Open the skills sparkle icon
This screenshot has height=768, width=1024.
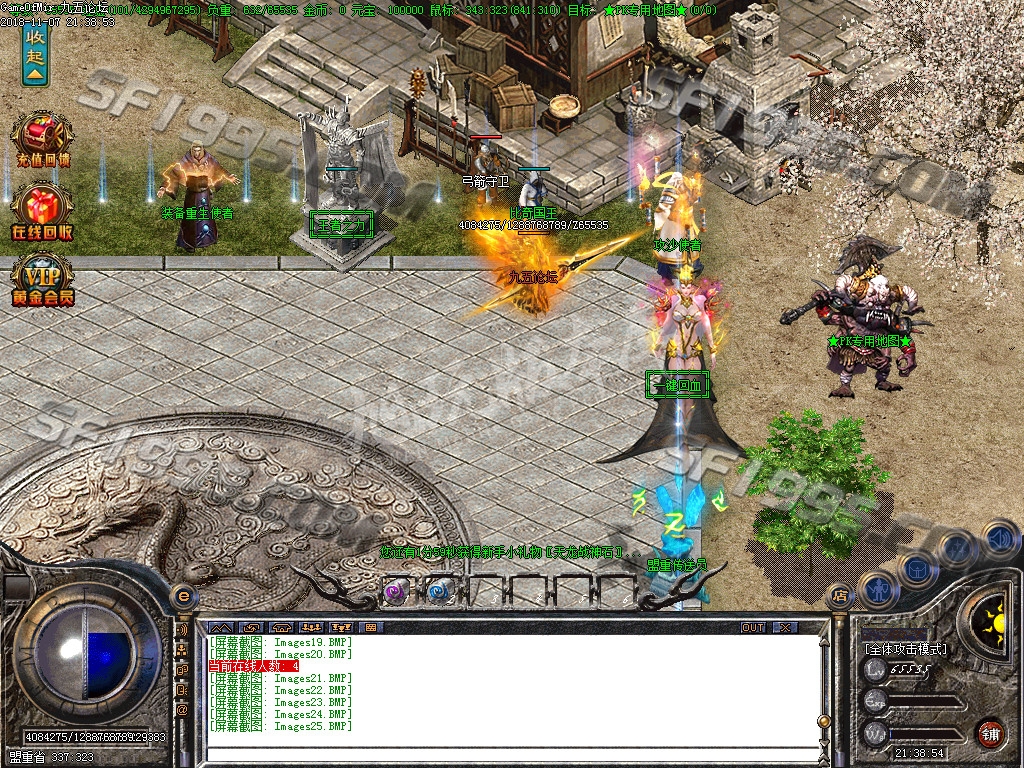(957, 548)
